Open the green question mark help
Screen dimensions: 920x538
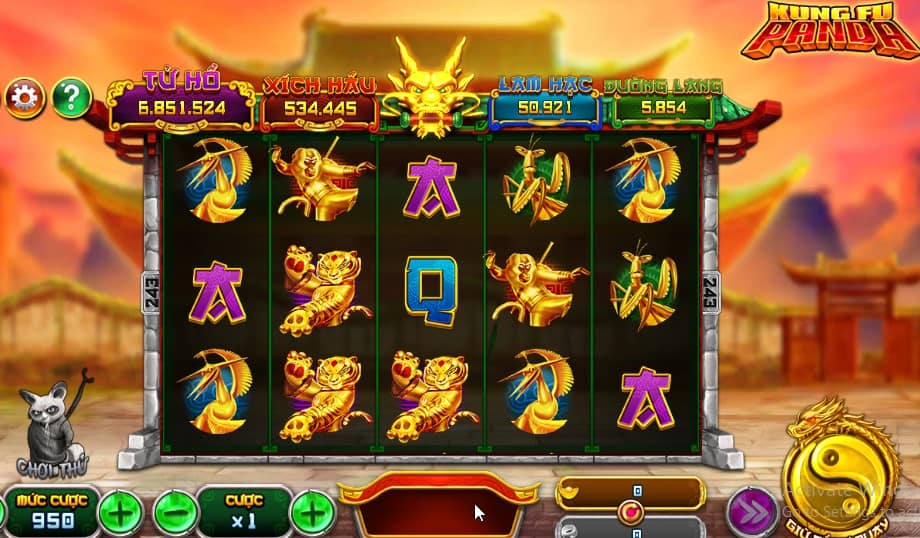pos(71,98)
